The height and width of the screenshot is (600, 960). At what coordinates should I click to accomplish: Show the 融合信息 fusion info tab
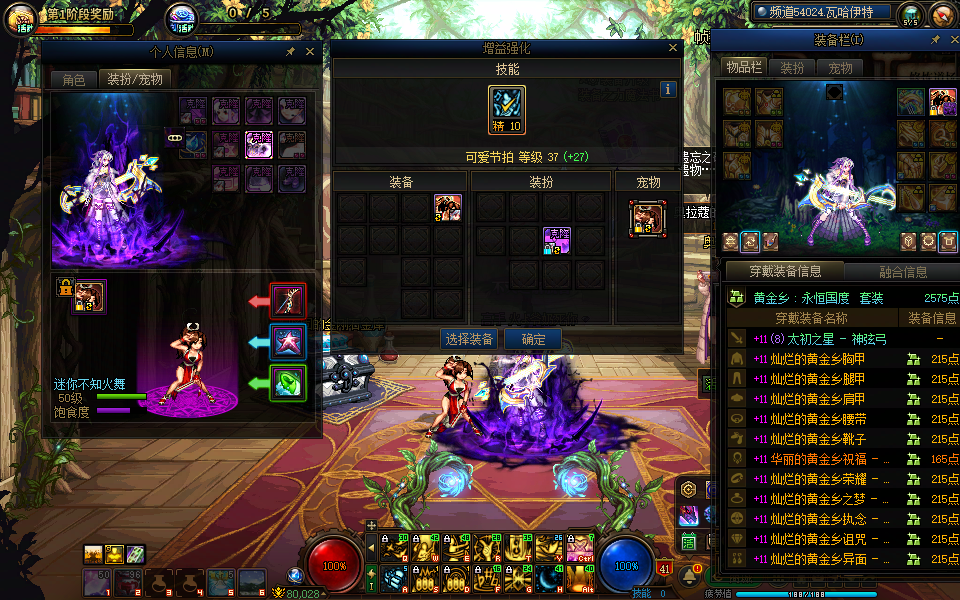point(902,272)
